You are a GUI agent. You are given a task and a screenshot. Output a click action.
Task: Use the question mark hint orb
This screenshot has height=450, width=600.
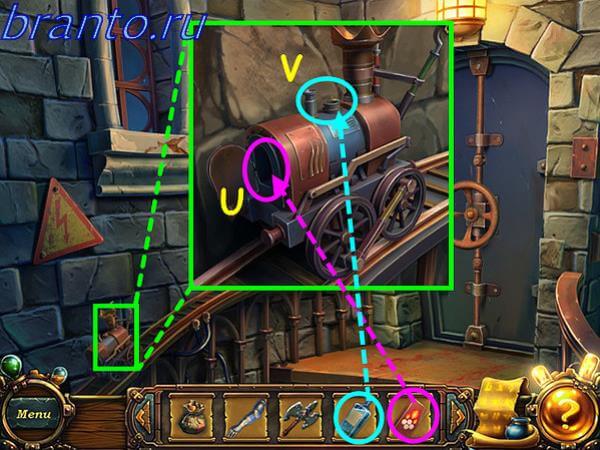(565, 410)
